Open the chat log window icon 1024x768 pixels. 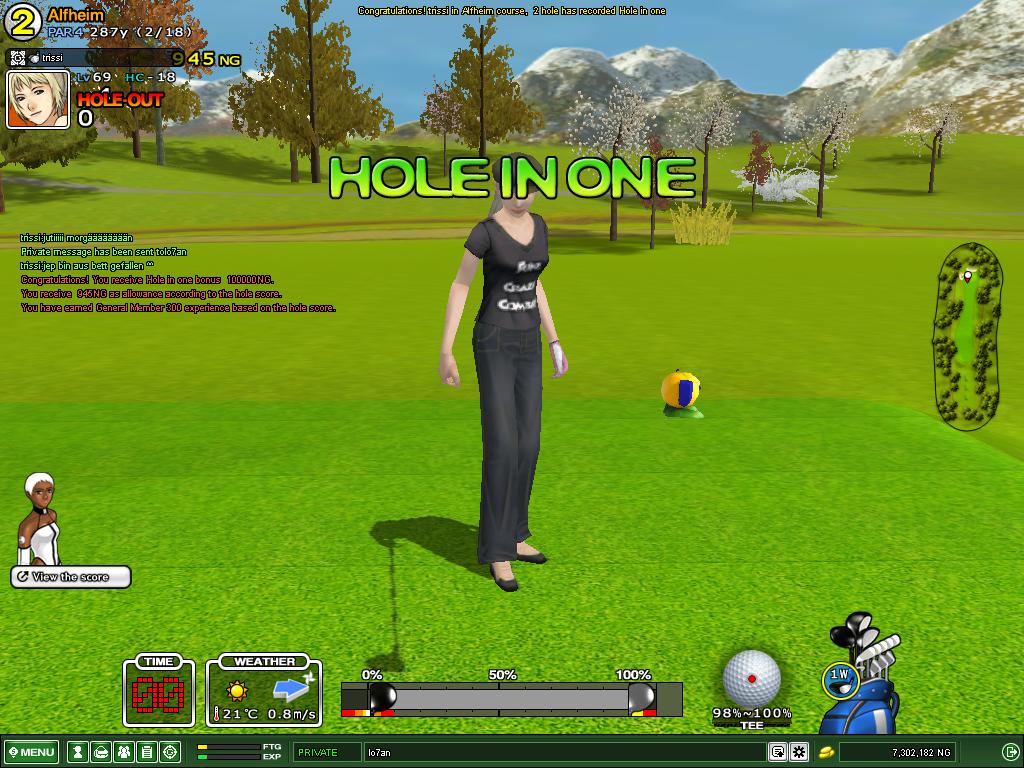point(777,752)
